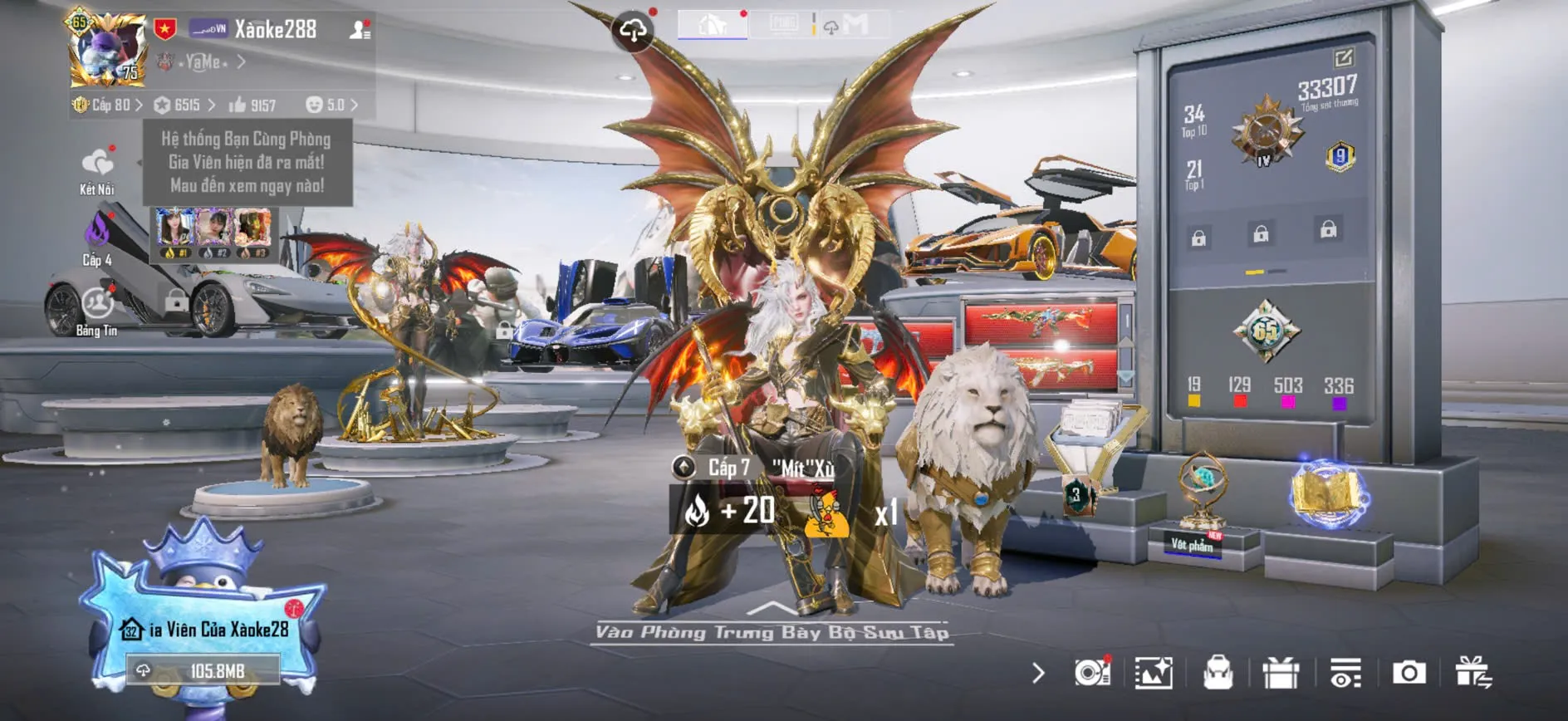Open the music turntable icon

click(x=1091, y=673)
